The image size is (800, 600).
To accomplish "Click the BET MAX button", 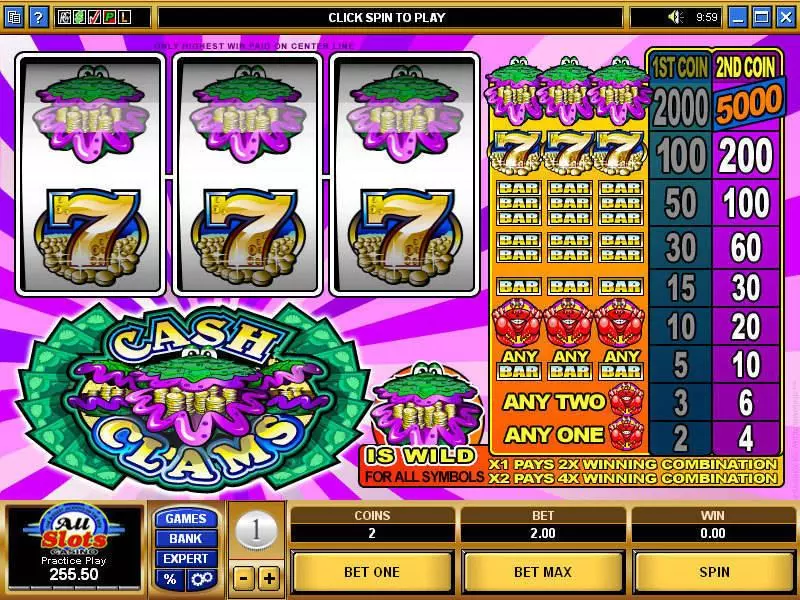I will [x=543, y=572].
